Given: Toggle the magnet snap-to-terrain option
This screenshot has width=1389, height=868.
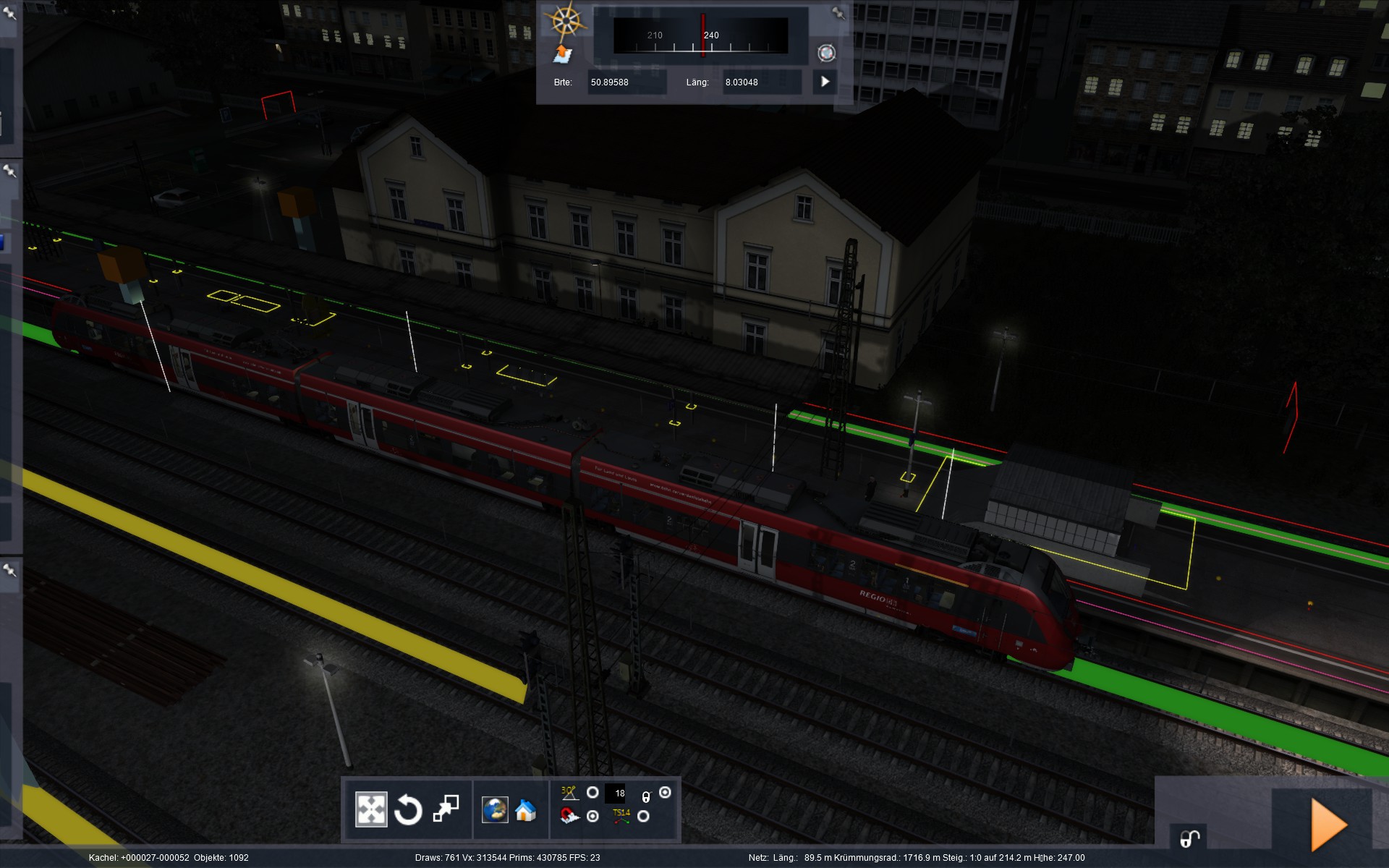Looking at the screenshot, I should click(x=592, y=817).
